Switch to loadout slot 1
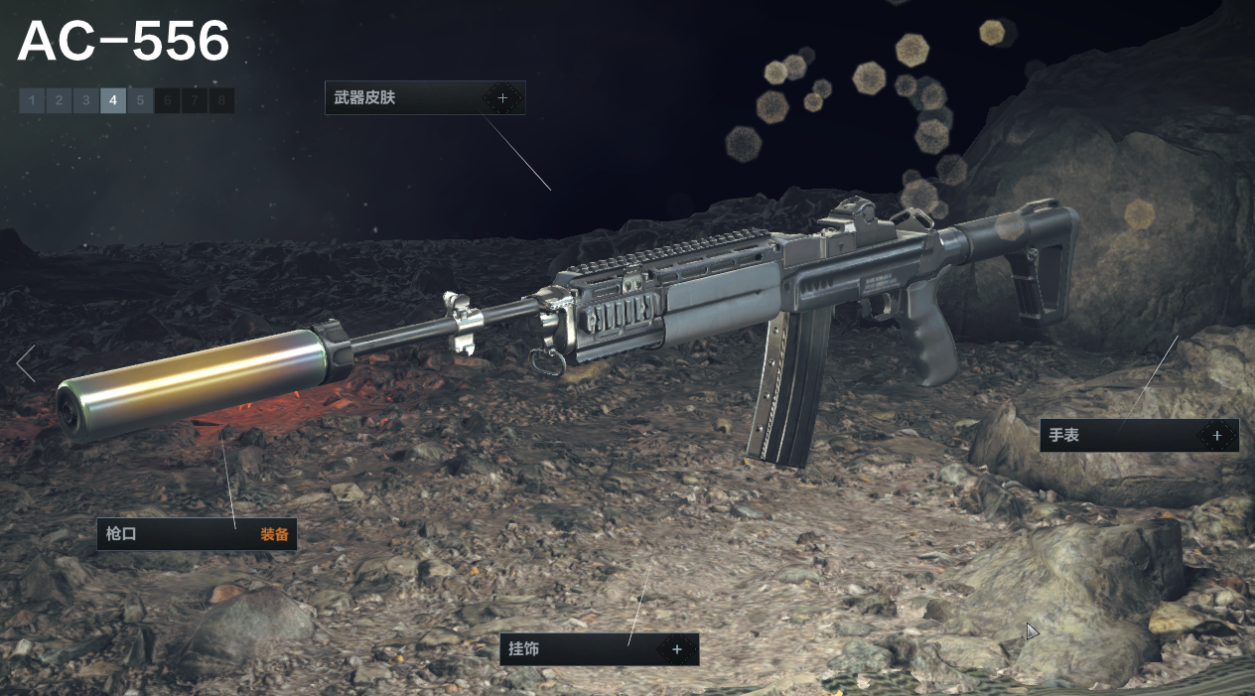The height and width of the screenshot is (696, 1255). tap(32, 100)
